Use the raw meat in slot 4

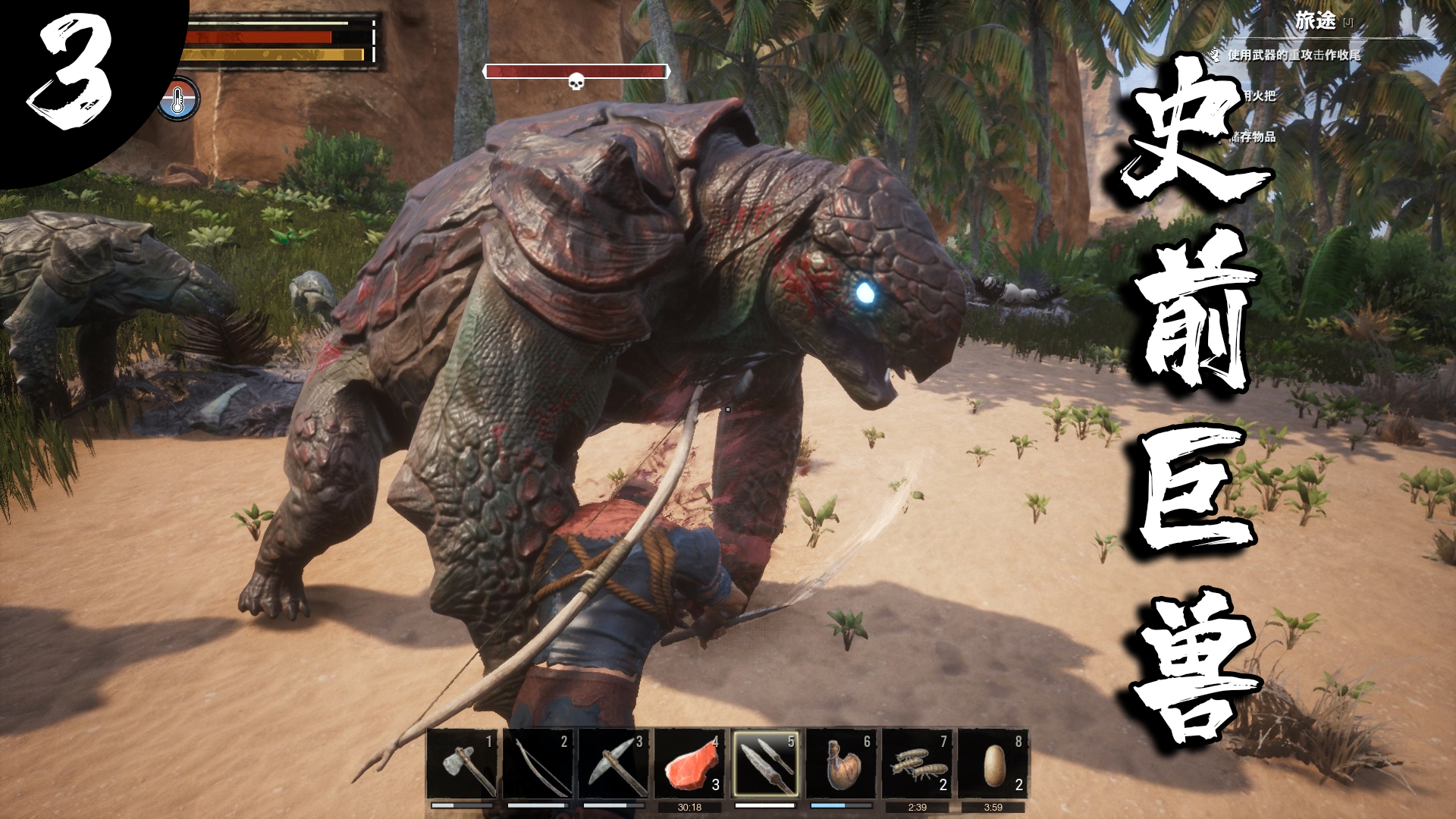point(690,763)
